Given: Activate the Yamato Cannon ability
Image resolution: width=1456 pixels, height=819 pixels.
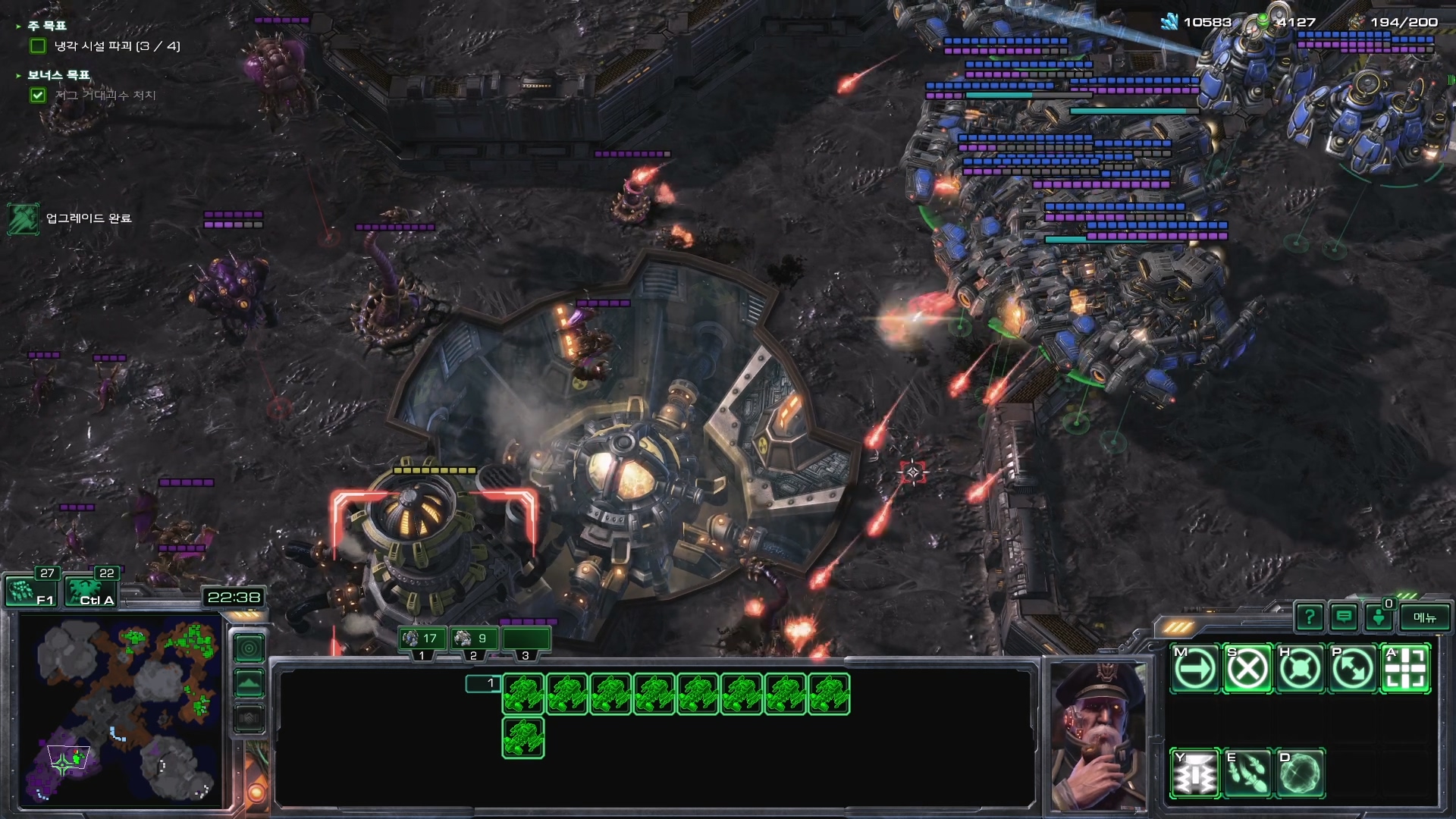Looking at the screenshot, I should point(1195,773).
